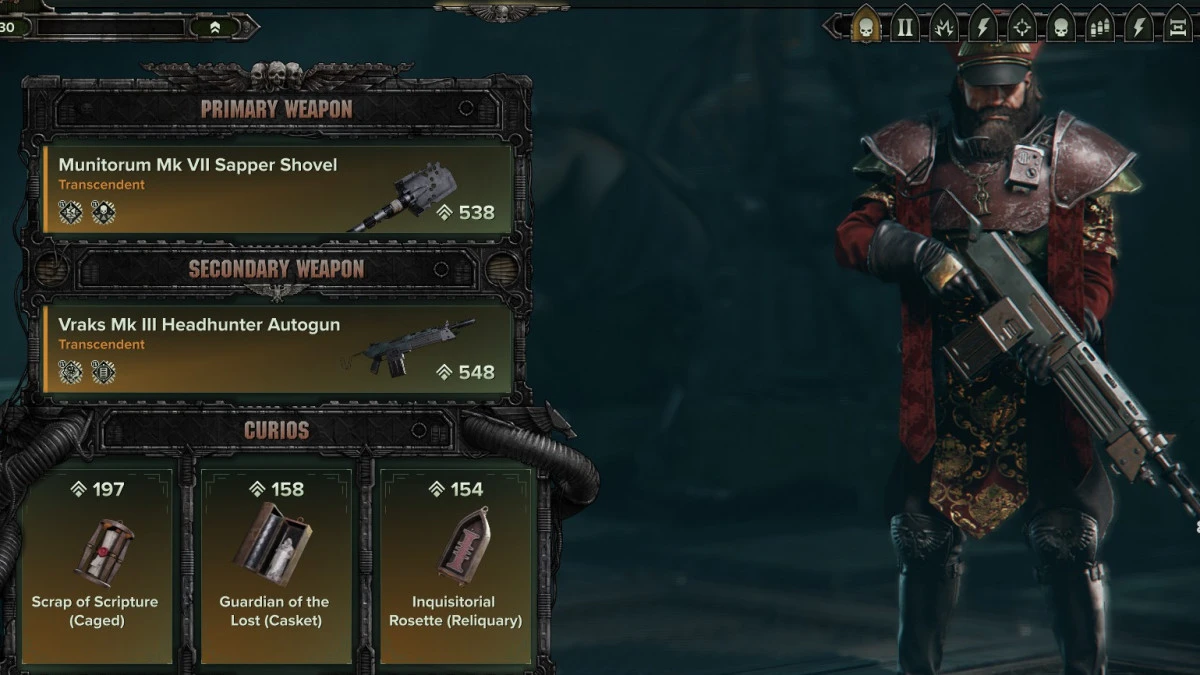The image size is (1200, 675).
Task: Select the Munitorum Mk VII Sapper Shovel slot
Action: point(278,189)
